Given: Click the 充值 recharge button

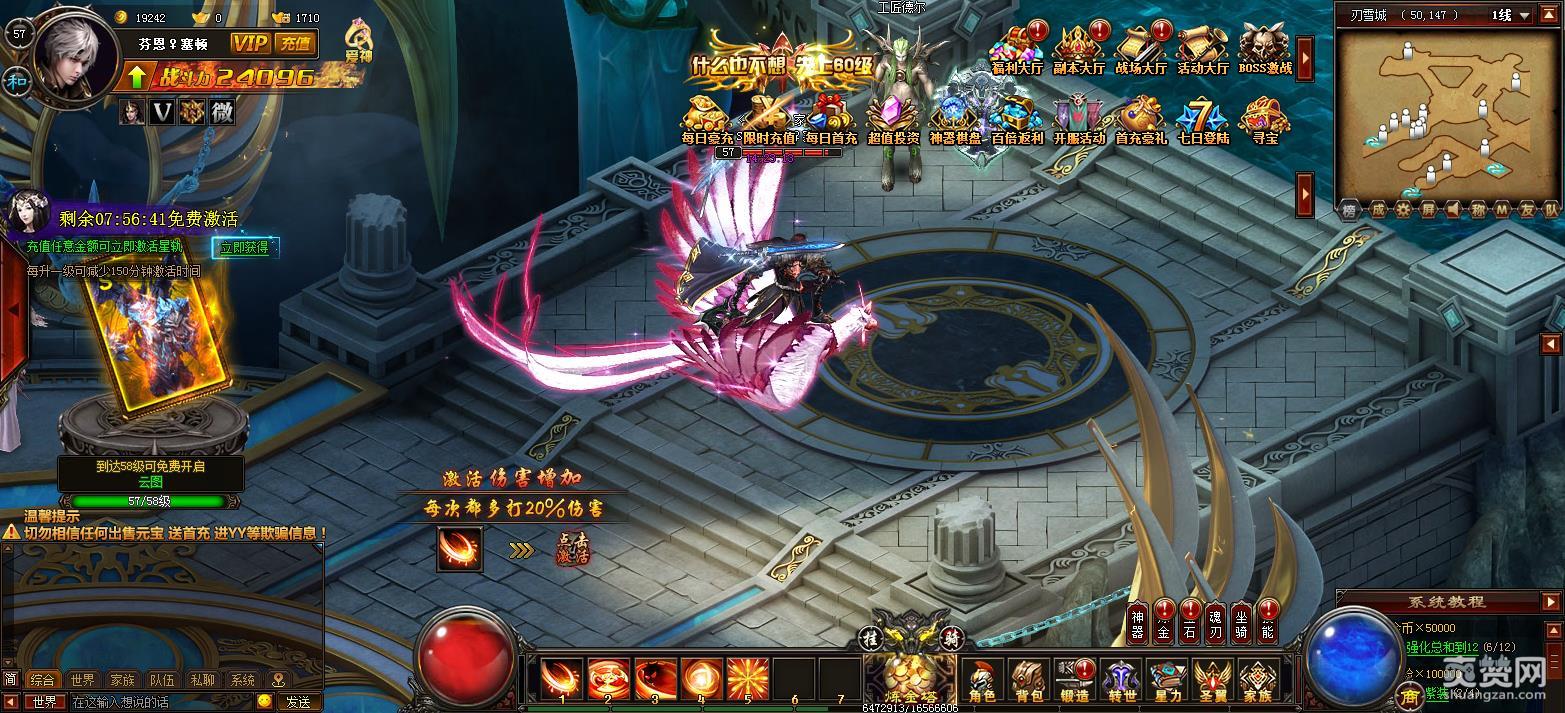Looking at the screenshot, I should coord(296,43).
